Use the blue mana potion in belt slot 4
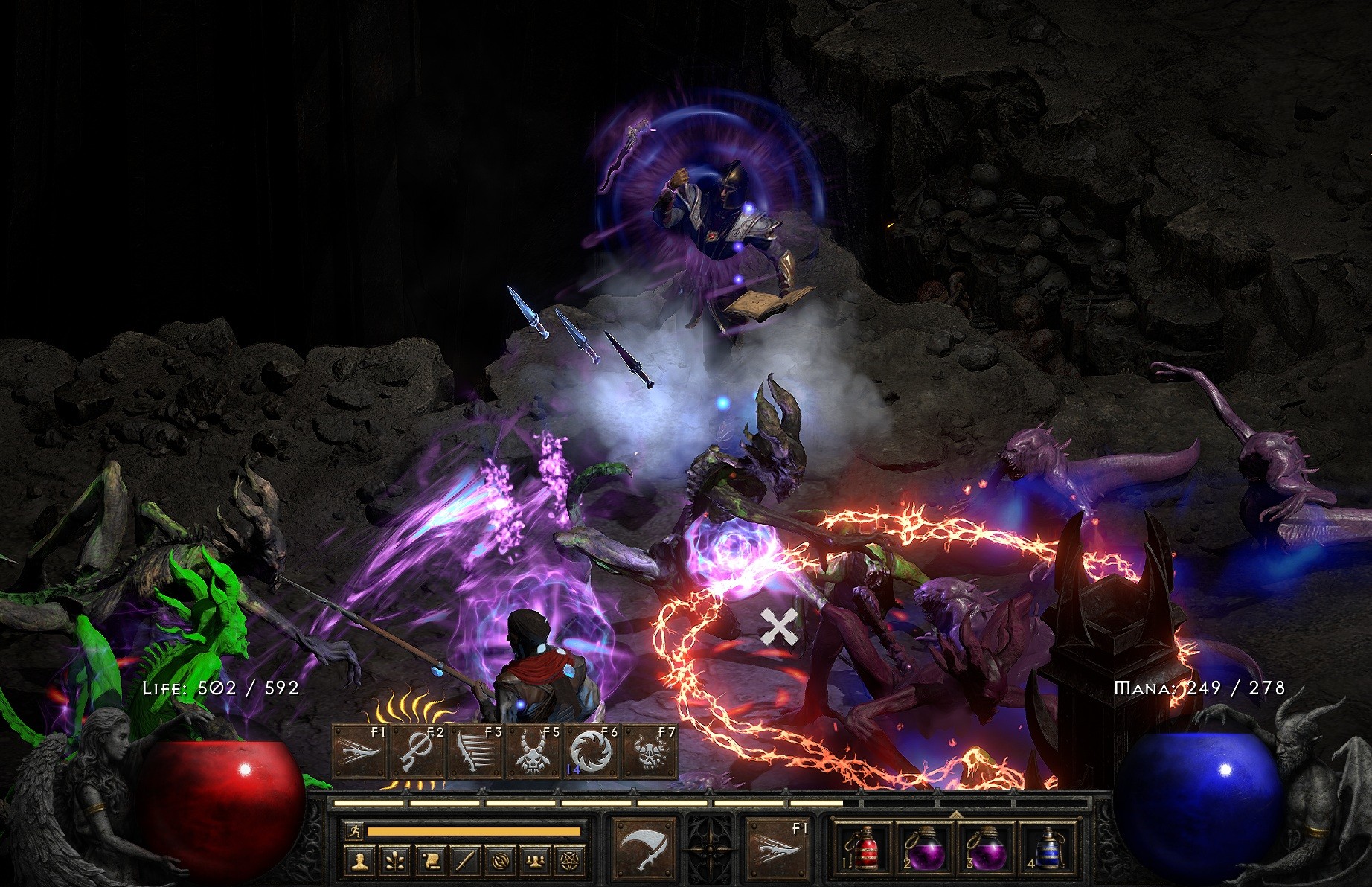This screenshot has width=1372, height=887. point(1047,850)
